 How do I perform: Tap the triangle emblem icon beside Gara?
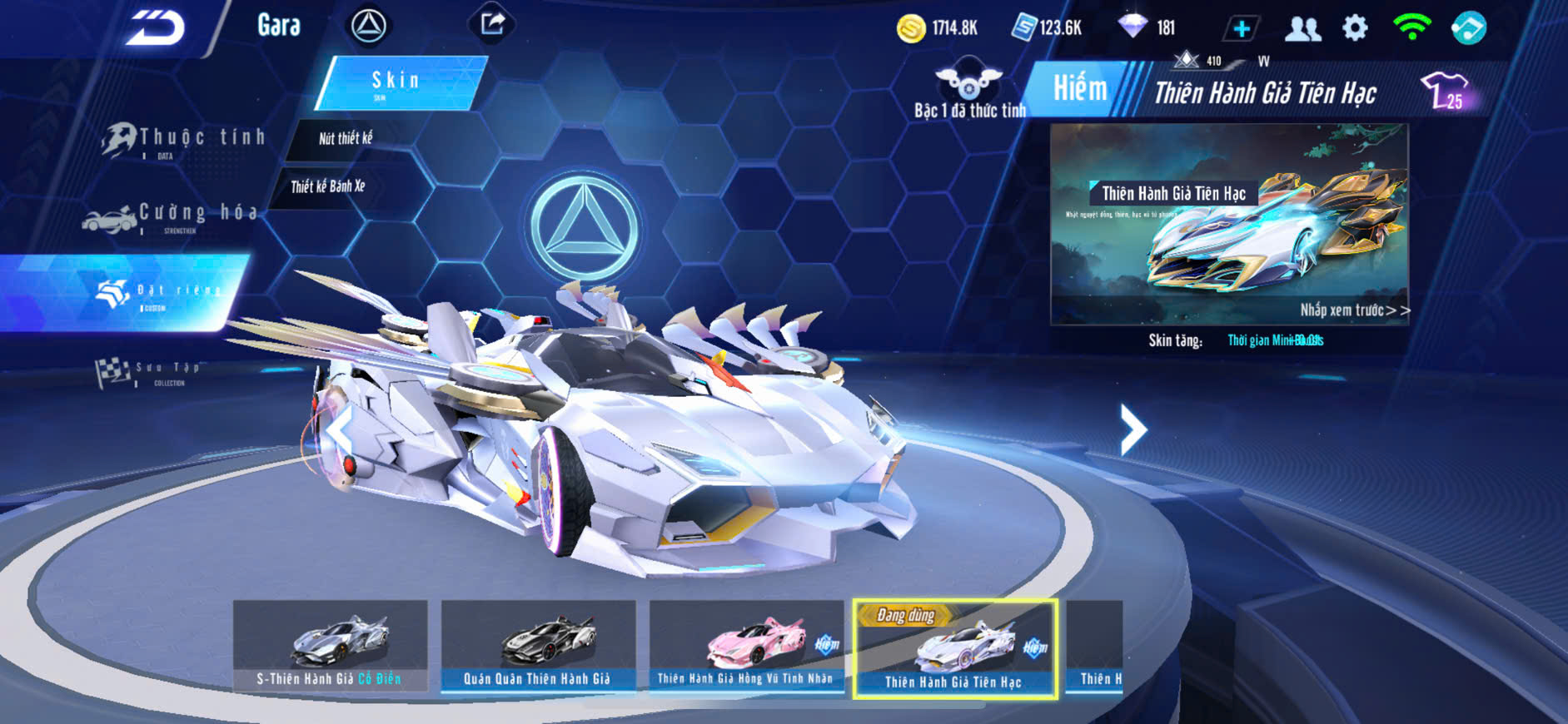[368, 26]
